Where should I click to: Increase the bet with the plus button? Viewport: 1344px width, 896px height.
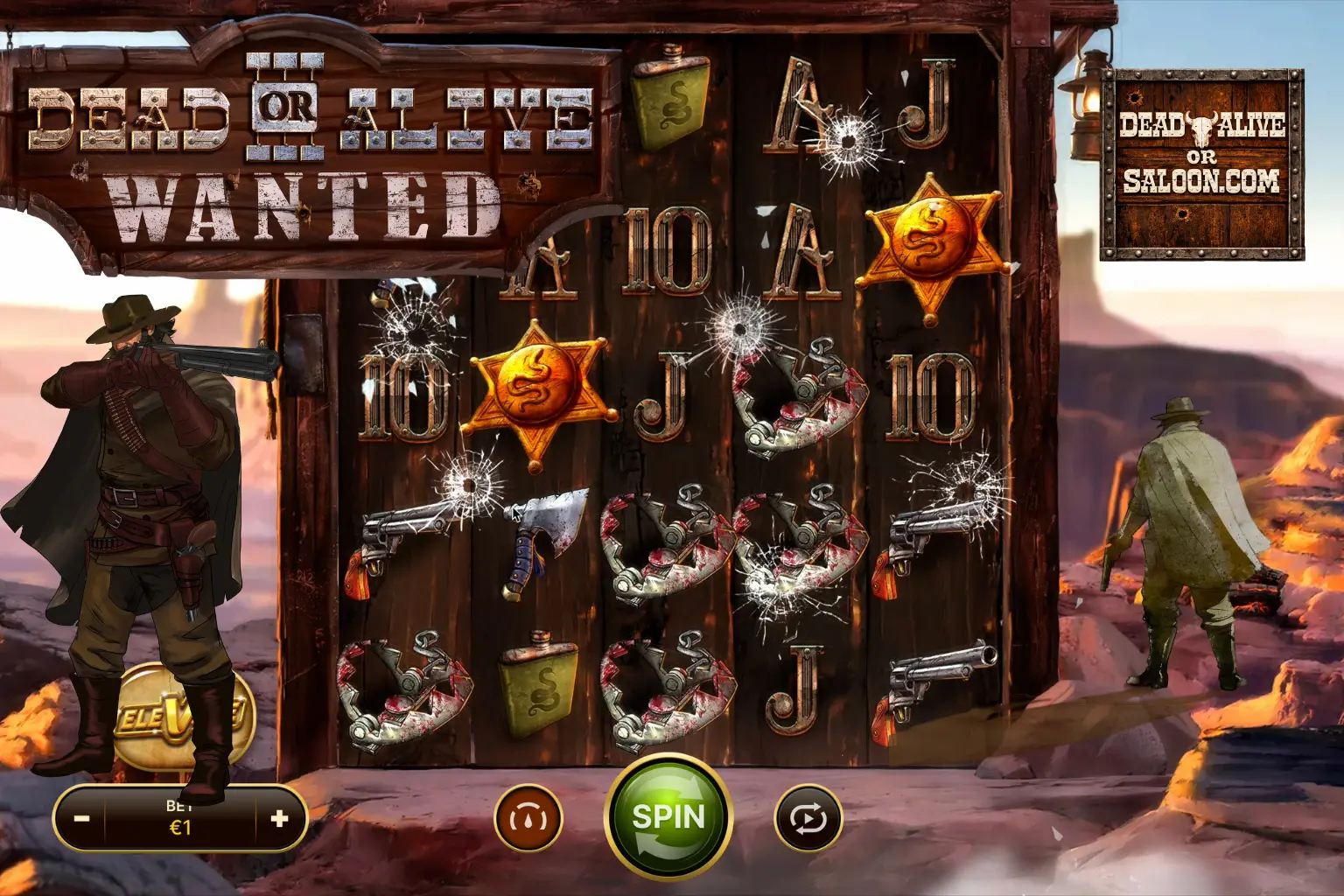pyautogui.click(x=279, y=819)
